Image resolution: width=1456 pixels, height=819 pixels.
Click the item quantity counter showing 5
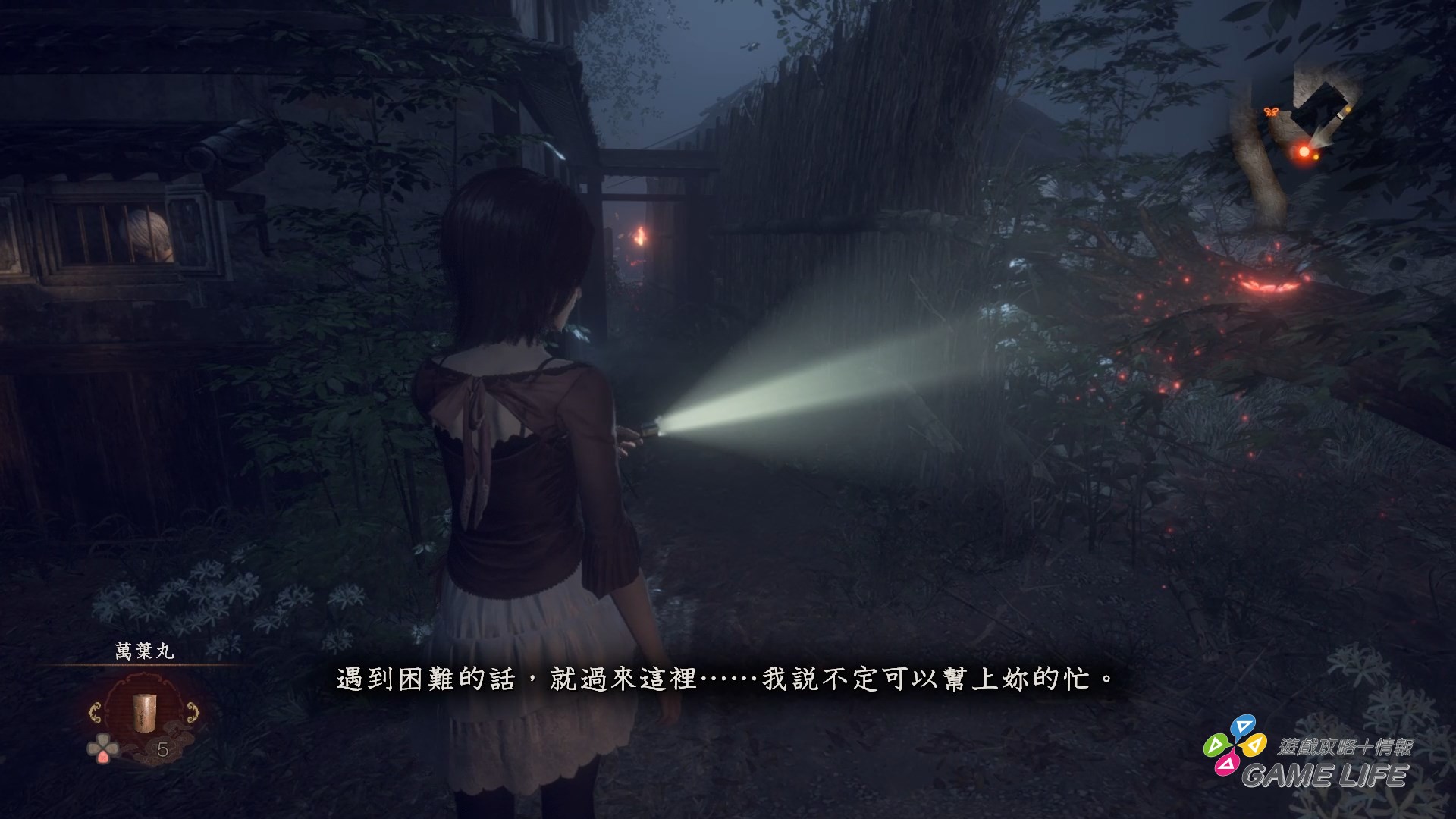click(x=162, y=748)
